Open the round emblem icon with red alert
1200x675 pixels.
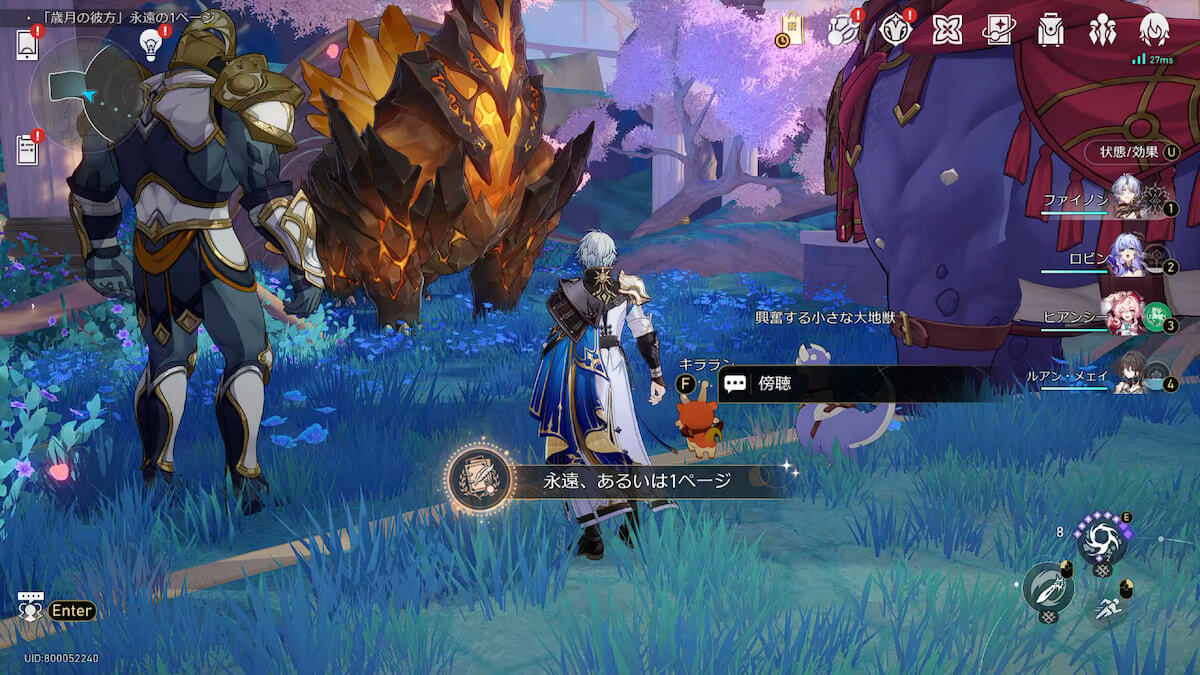click(x=893, y=30)
